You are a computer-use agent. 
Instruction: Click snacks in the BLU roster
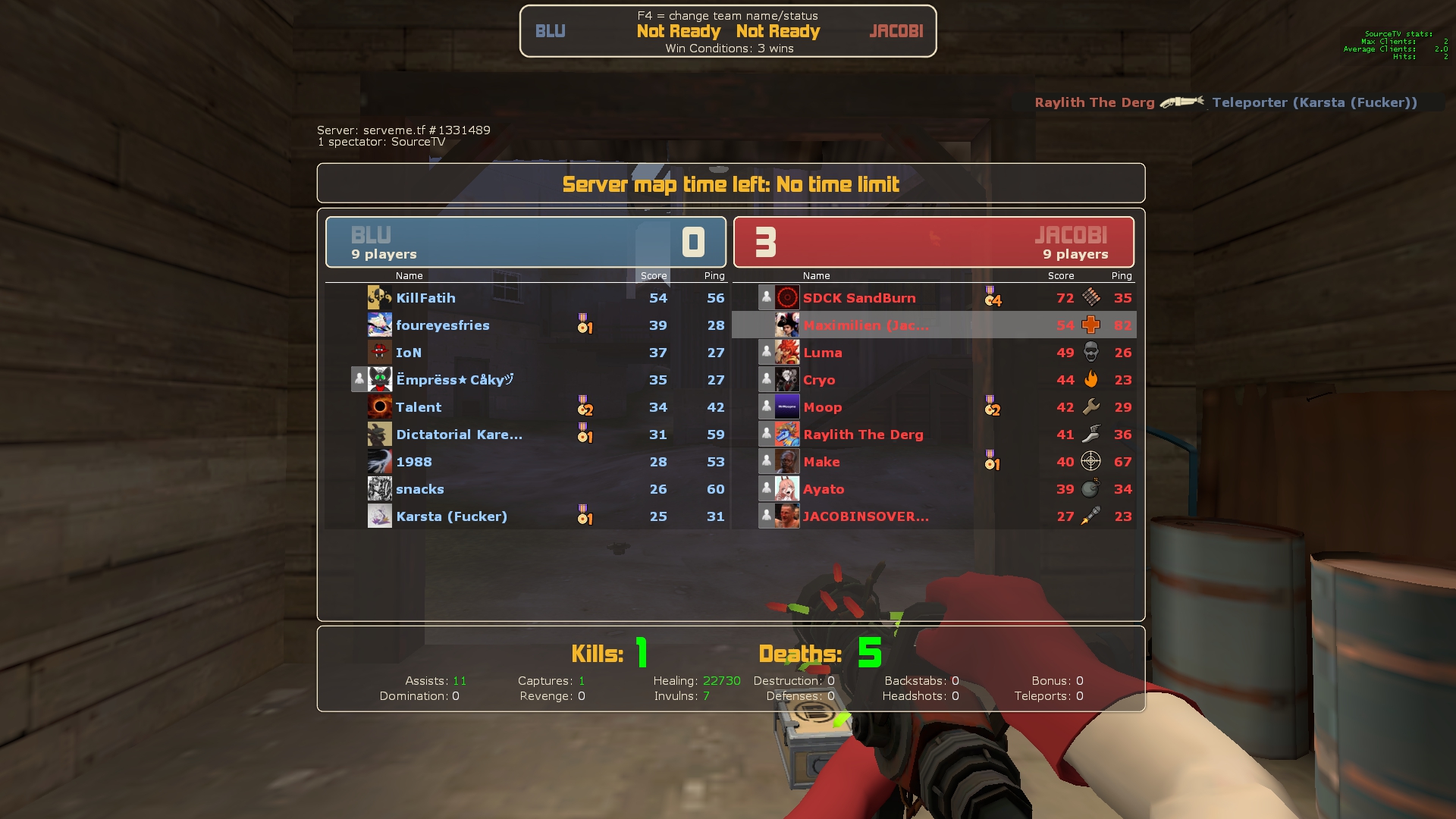(x=419, y=489)
